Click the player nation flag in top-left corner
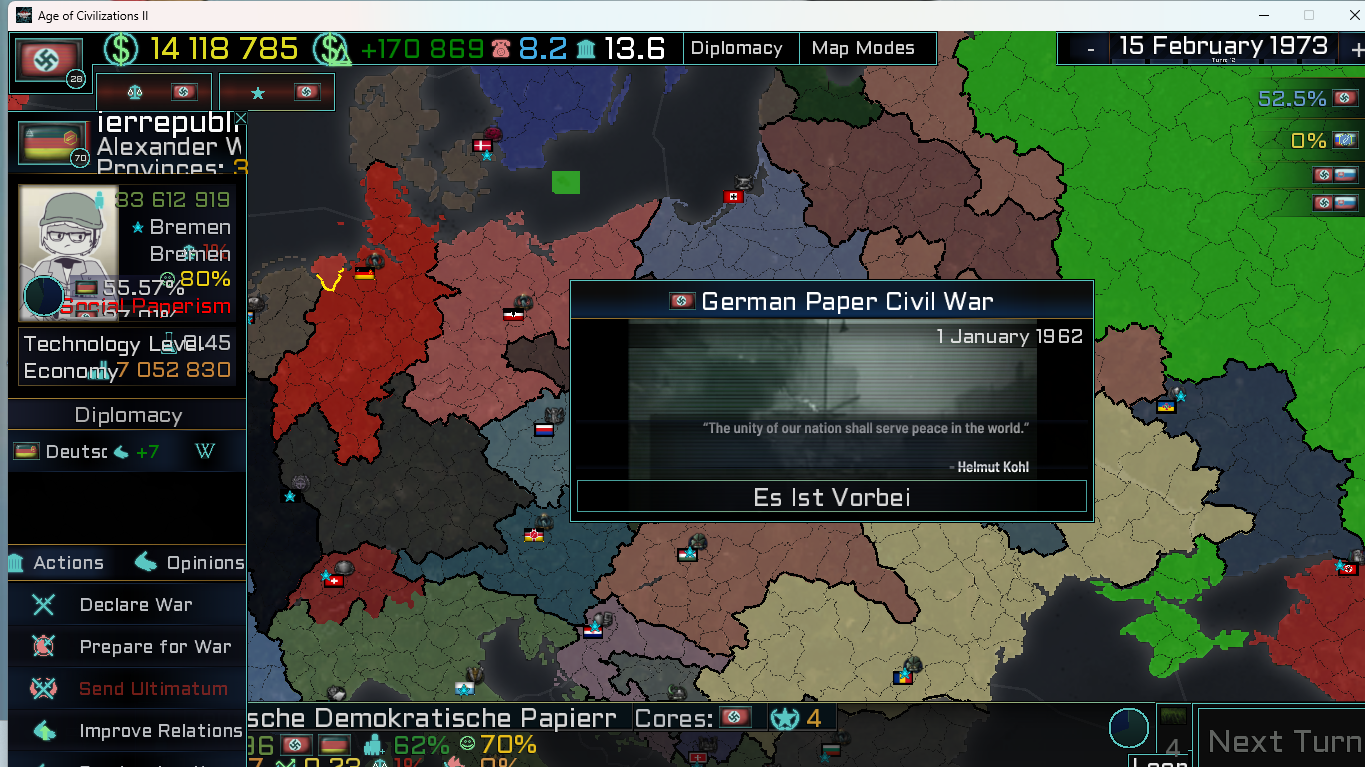The image size is (1365, 767). (x=47, y=61)
